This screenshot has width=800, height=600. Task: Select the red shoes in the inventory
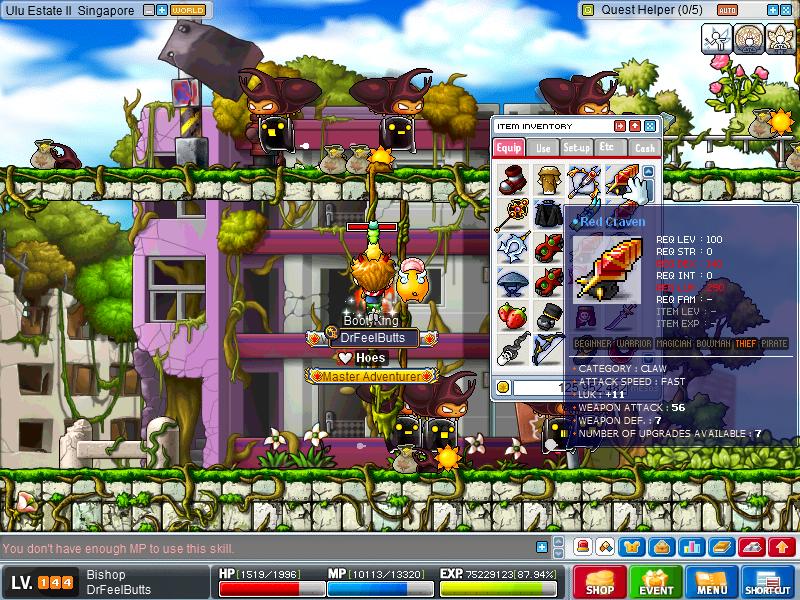512,181
